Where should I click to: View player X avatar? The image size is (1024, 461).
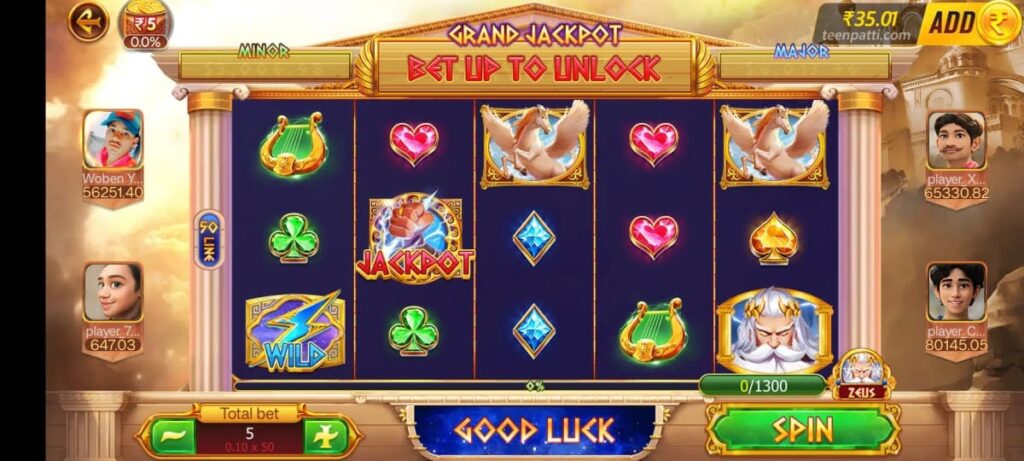click(x=956, y=140)
